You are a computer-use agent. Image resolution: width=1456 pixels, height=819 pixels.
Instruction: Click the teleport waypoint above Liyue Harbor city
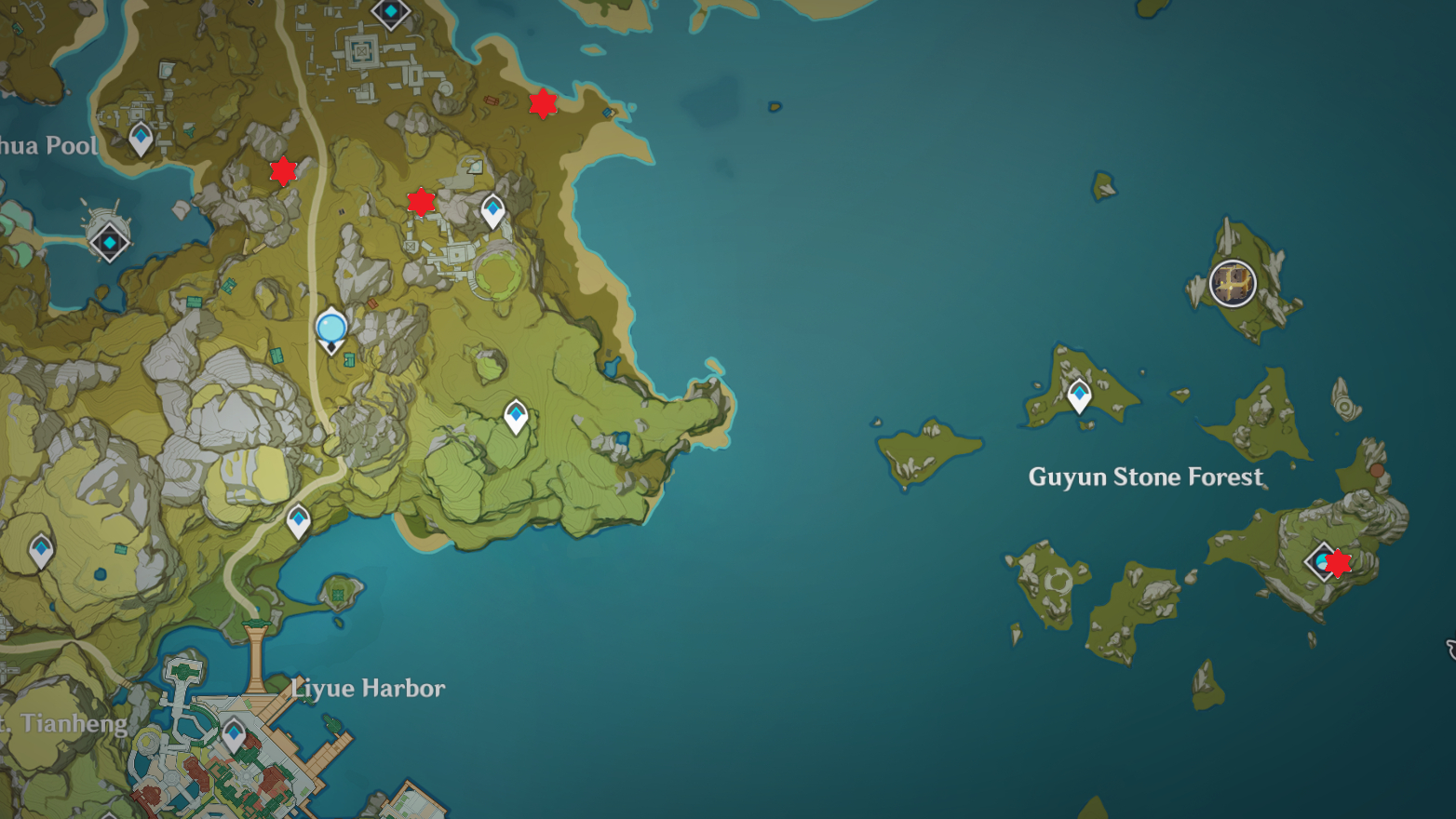click(x=296, y=521)
